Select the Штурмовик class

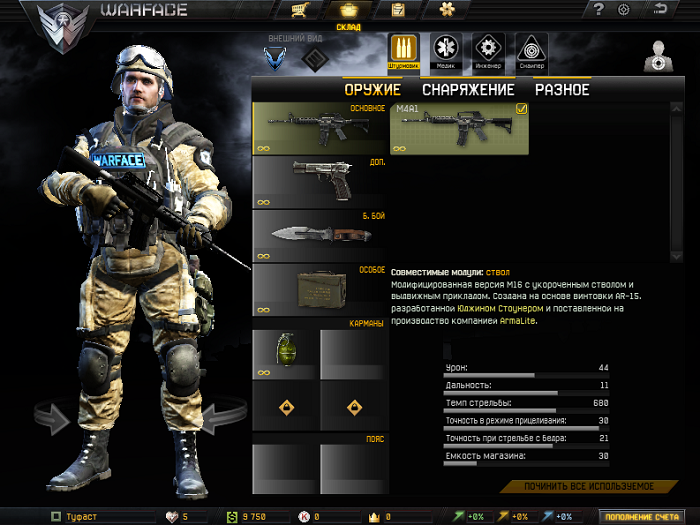(404, 50)
